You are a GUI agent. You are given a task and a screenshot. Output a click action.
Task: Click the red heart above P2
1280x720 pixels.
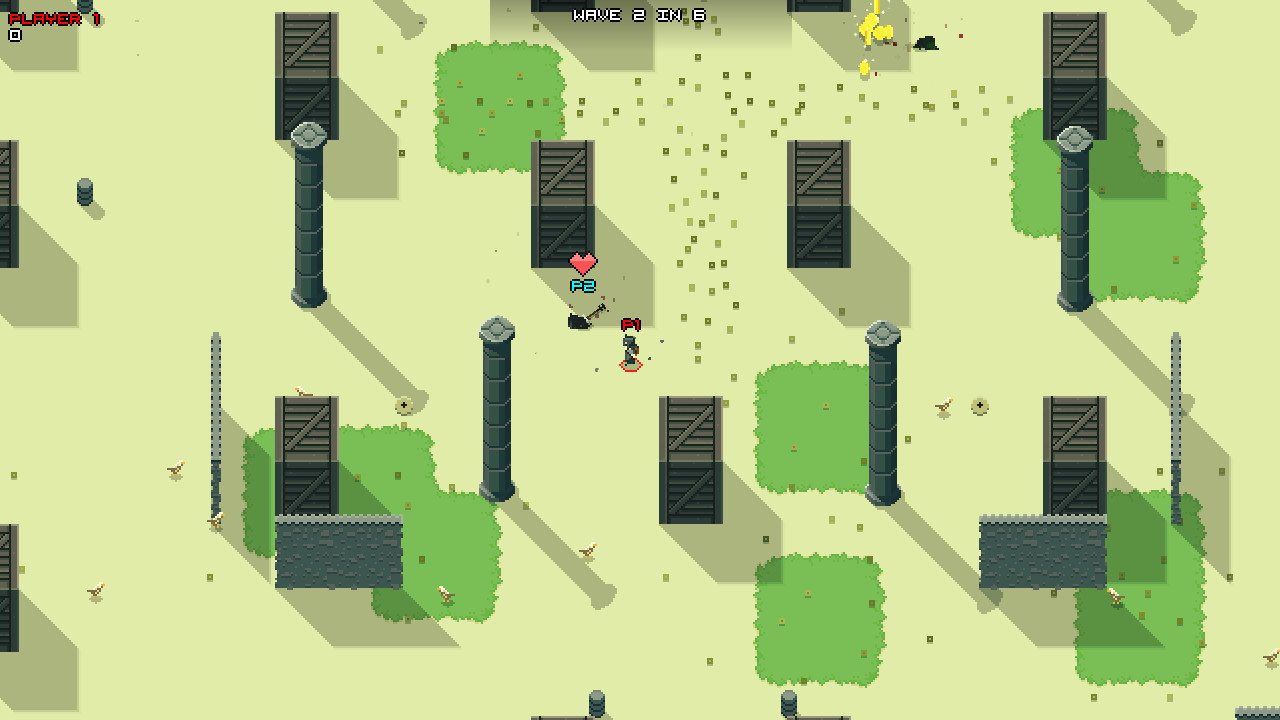pos(582,264)
